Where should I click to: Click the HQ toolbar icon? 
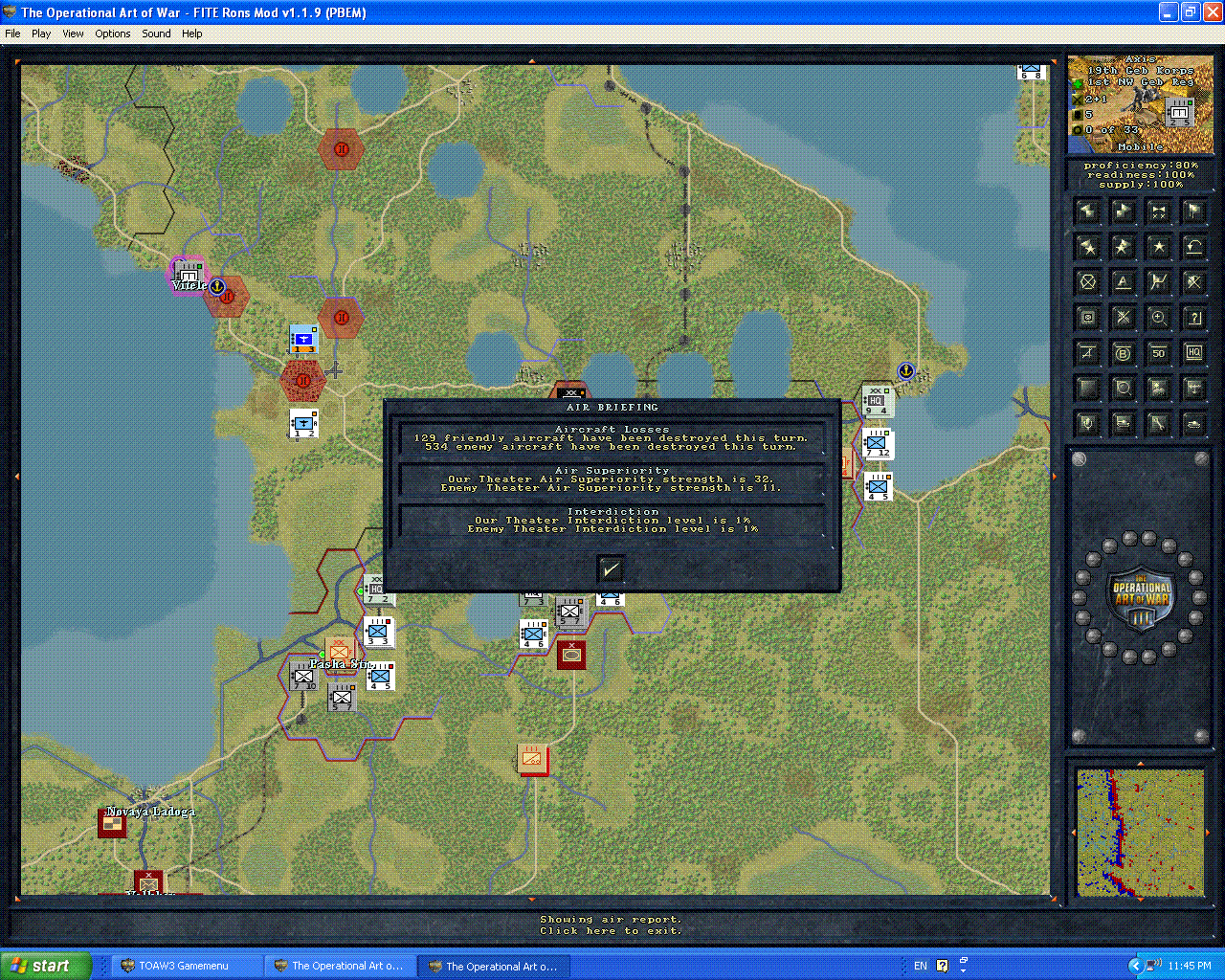1194,352
